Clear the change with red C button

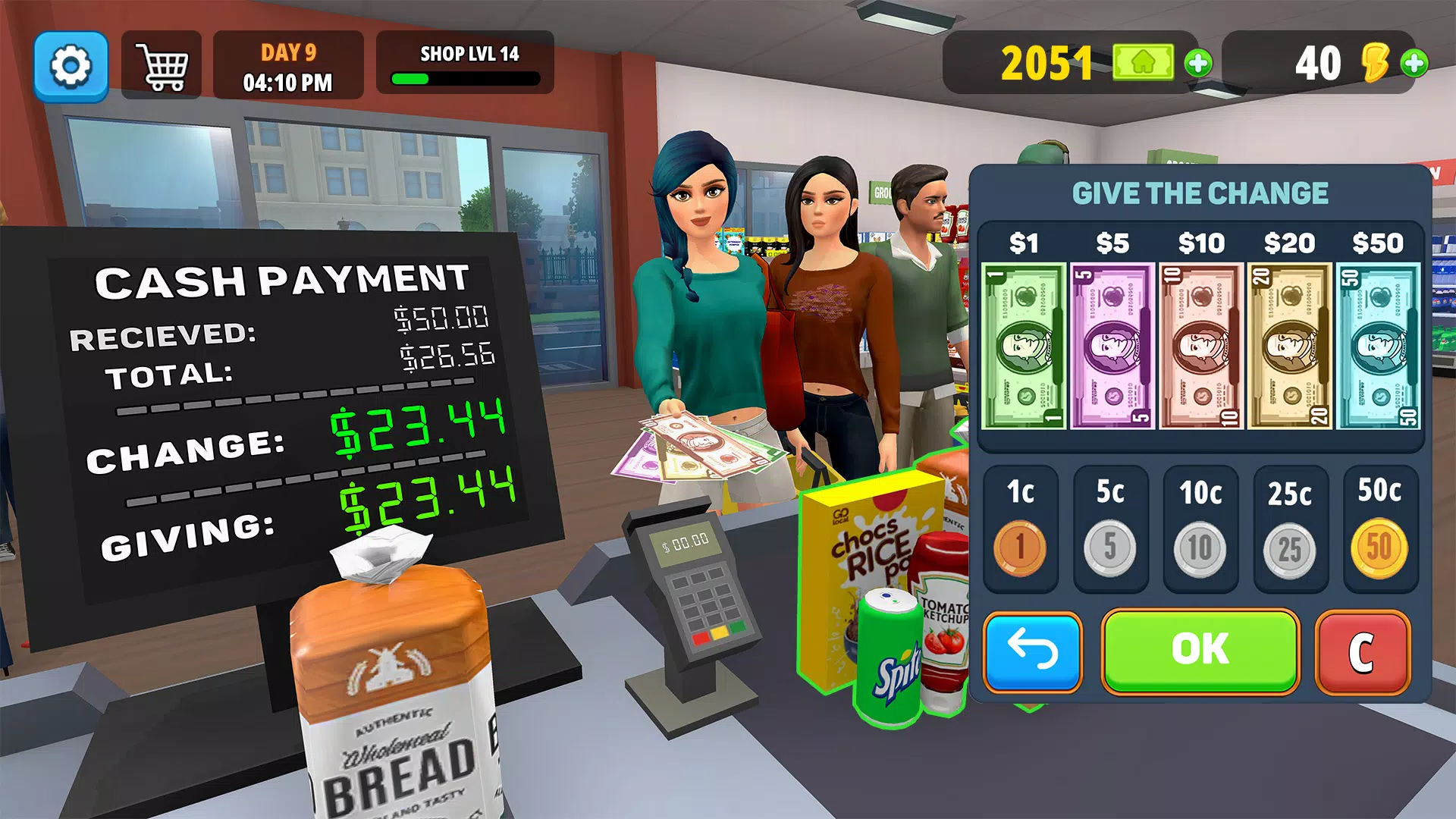(1362, 652)
